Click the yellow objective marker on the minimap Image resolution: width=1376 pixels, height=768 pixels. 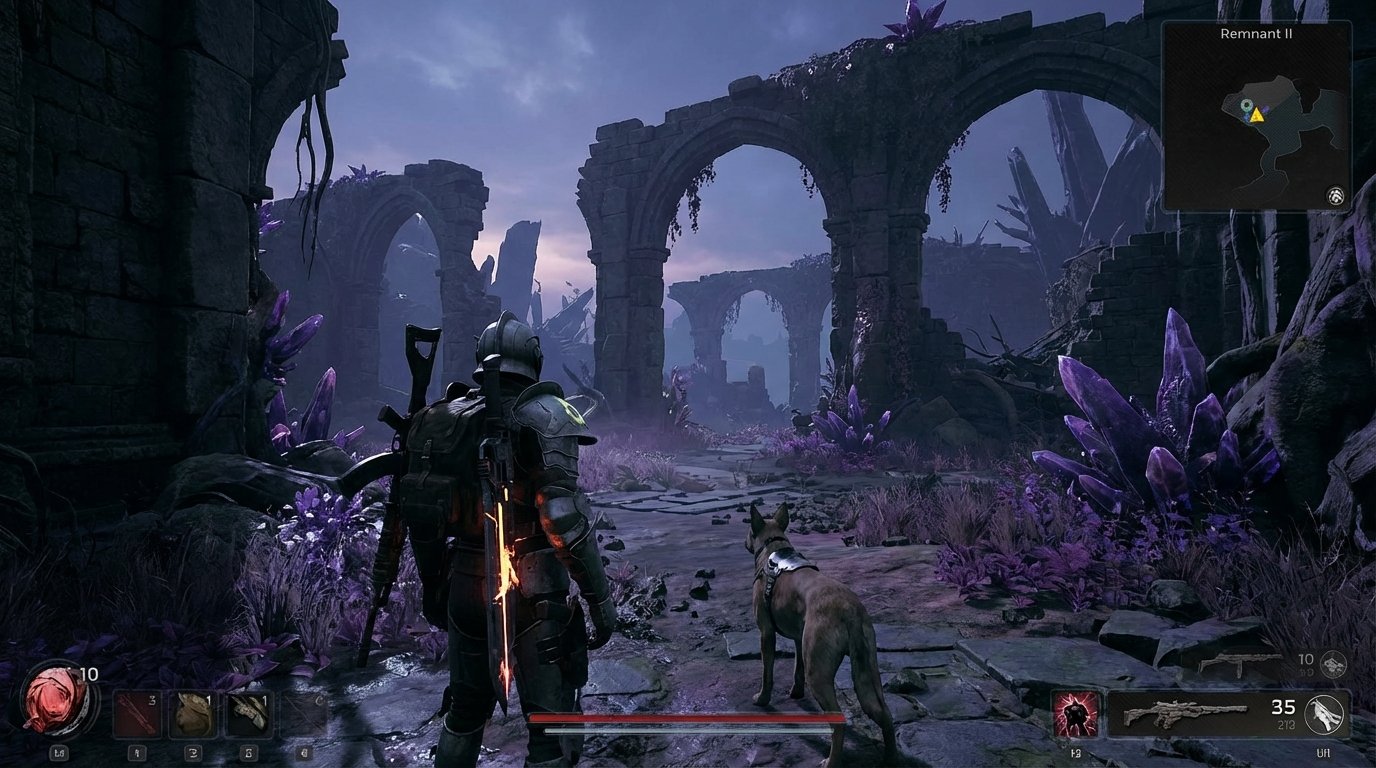click(x=1256, y=115)
